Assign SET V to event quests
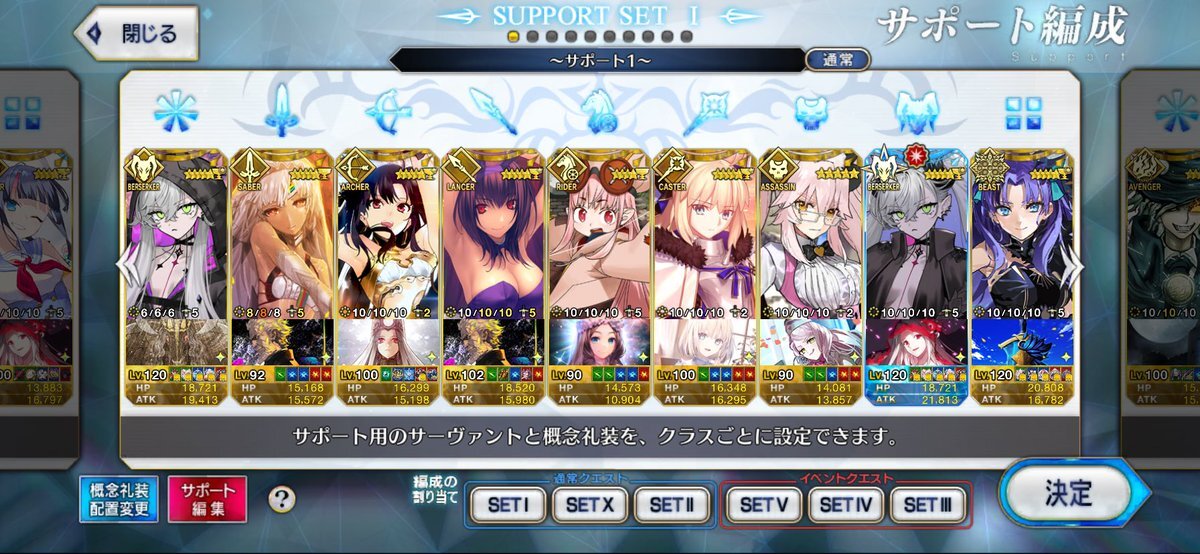The image size is (1200, 554). click(x=763, y=505)
